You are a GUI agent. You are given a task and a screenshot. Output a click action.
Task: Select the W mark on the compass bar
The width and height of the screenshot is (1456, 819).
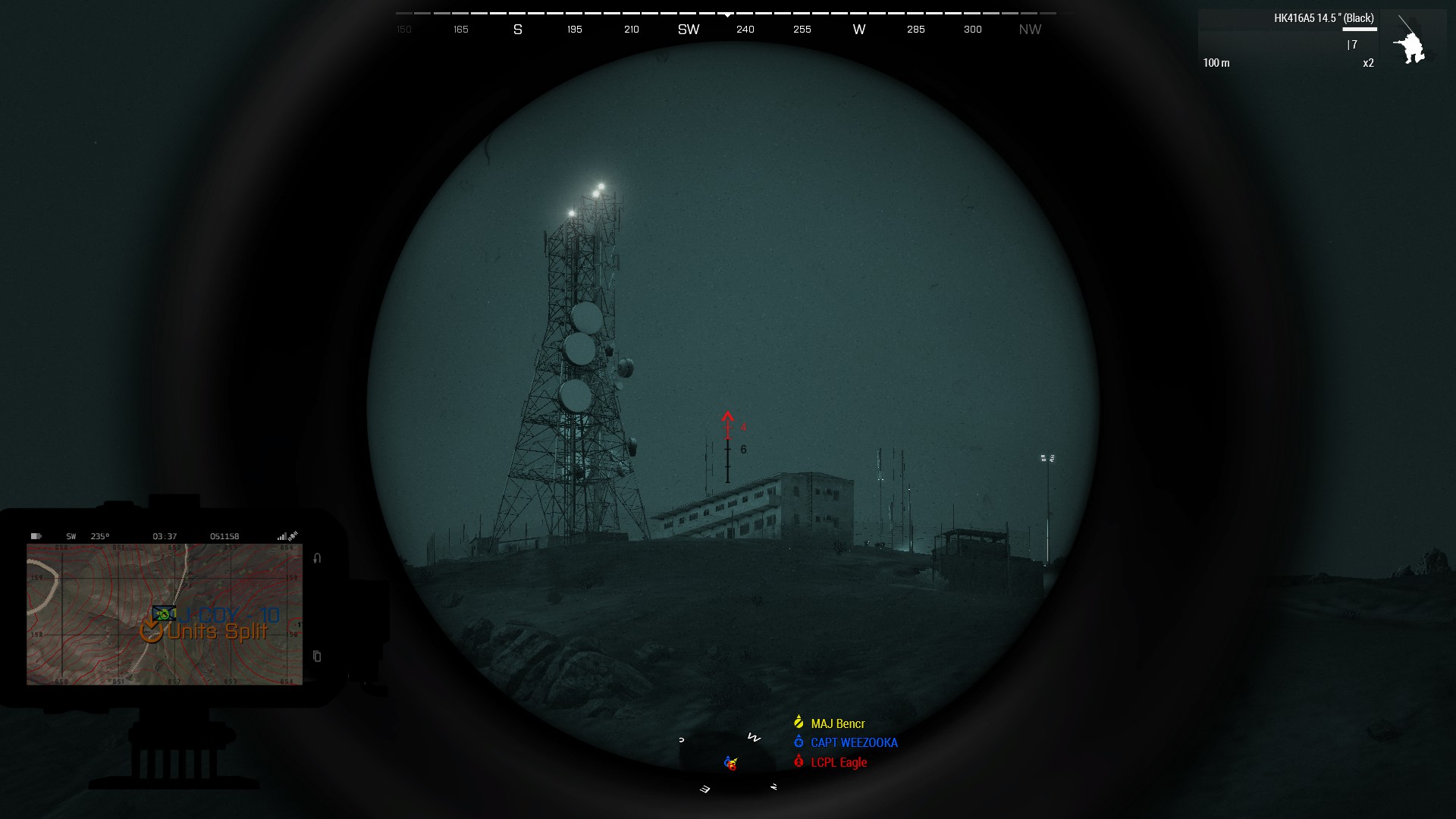858,30
